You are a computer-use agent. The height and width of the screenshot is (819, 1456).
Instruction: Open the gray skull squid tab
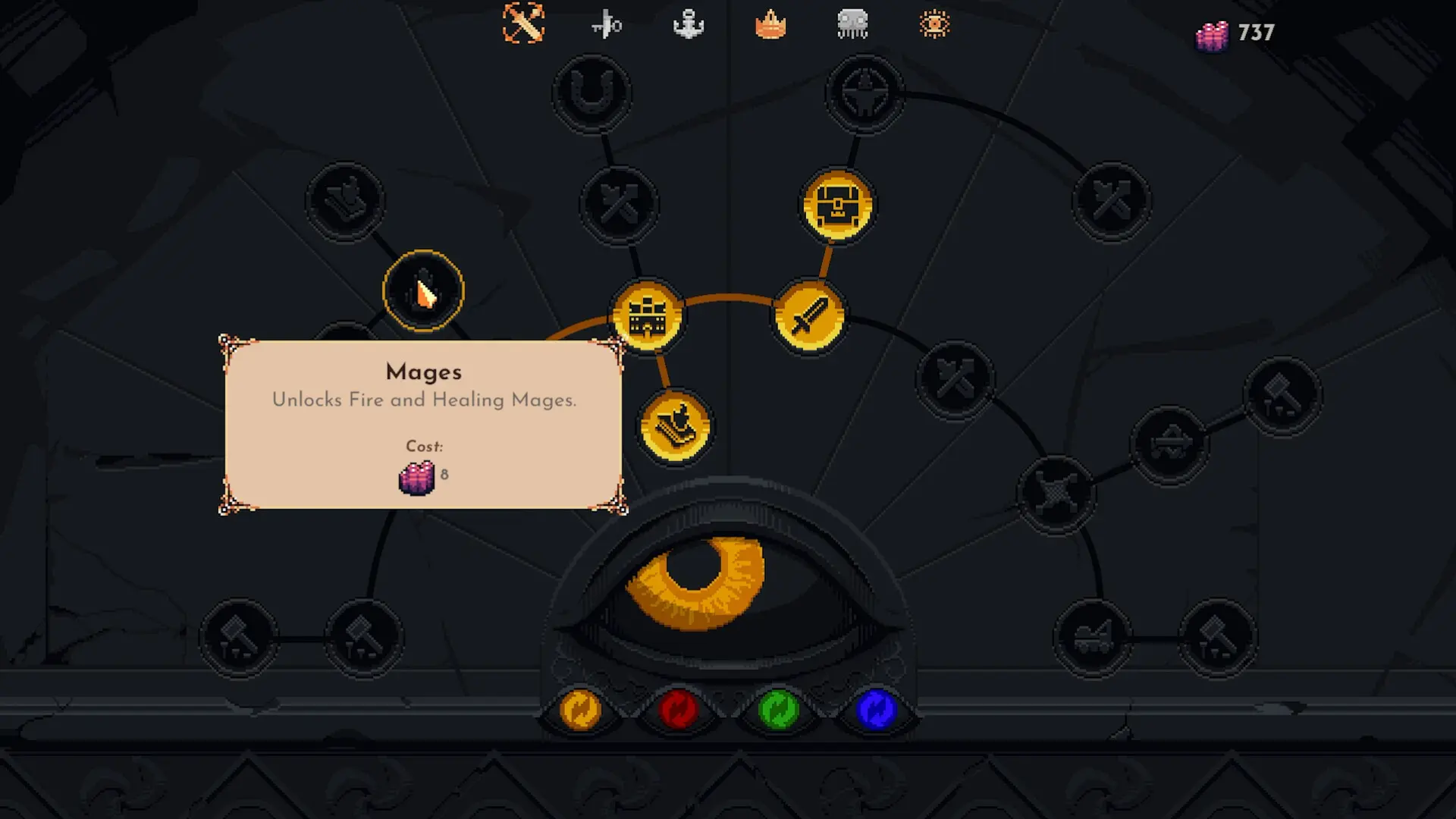pyautogui.click(x=852, y=24)
